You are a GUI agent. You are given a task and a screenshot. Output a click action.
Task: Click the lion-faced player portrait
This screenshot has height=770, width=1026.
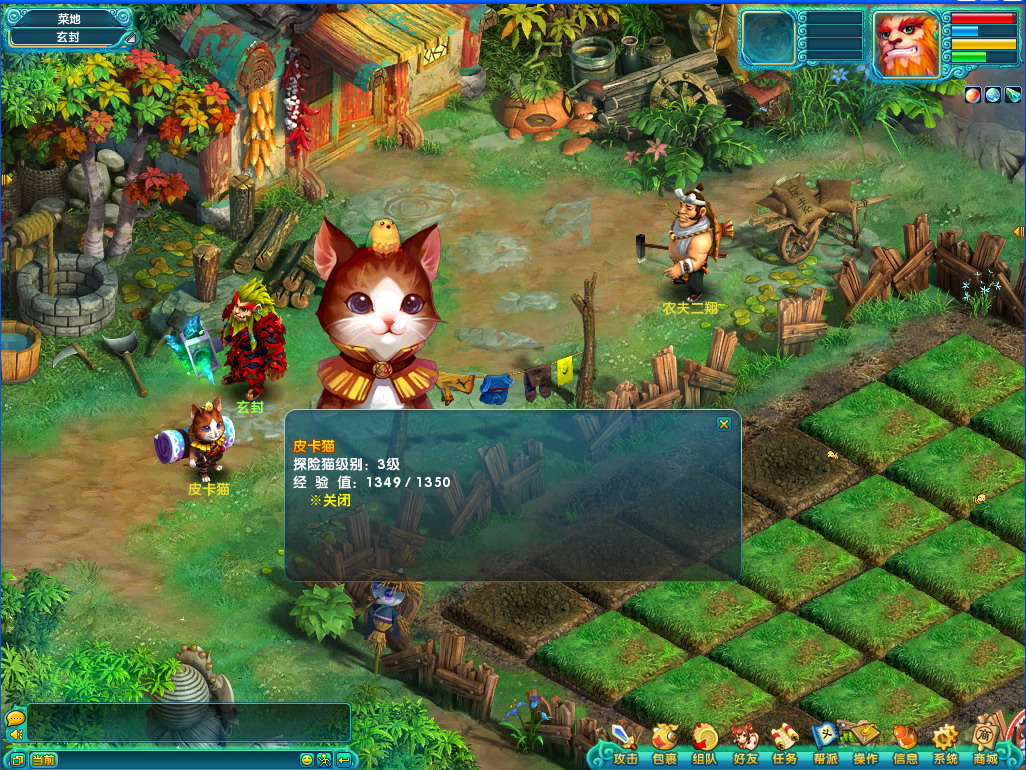pyautogui.click(x=906, y=44)
